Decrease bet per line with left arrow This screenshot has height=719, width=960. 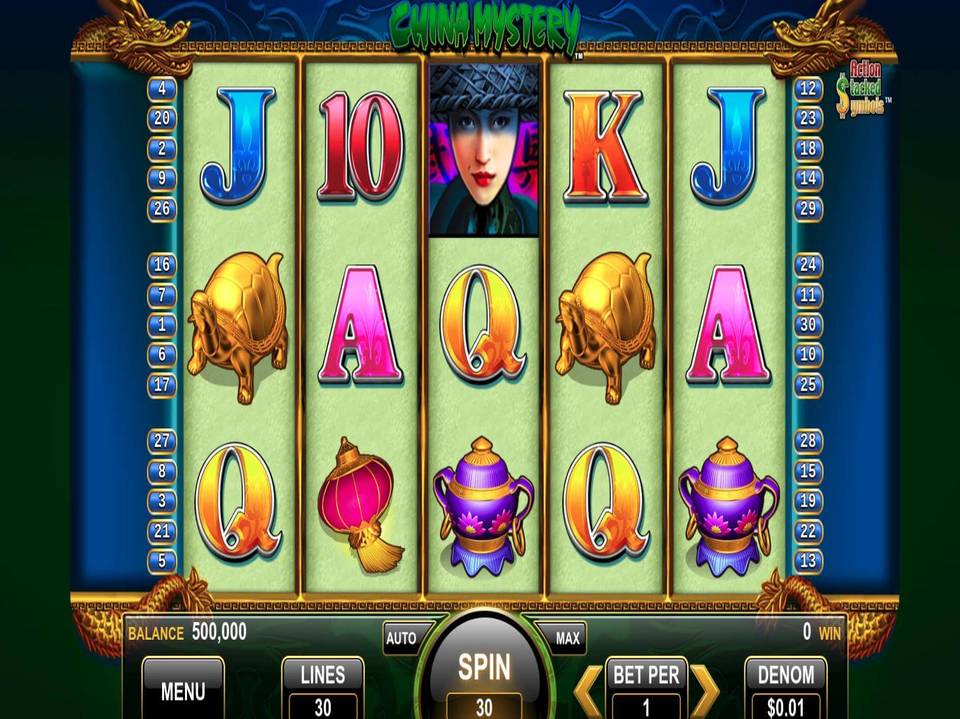tap(589, 689)
